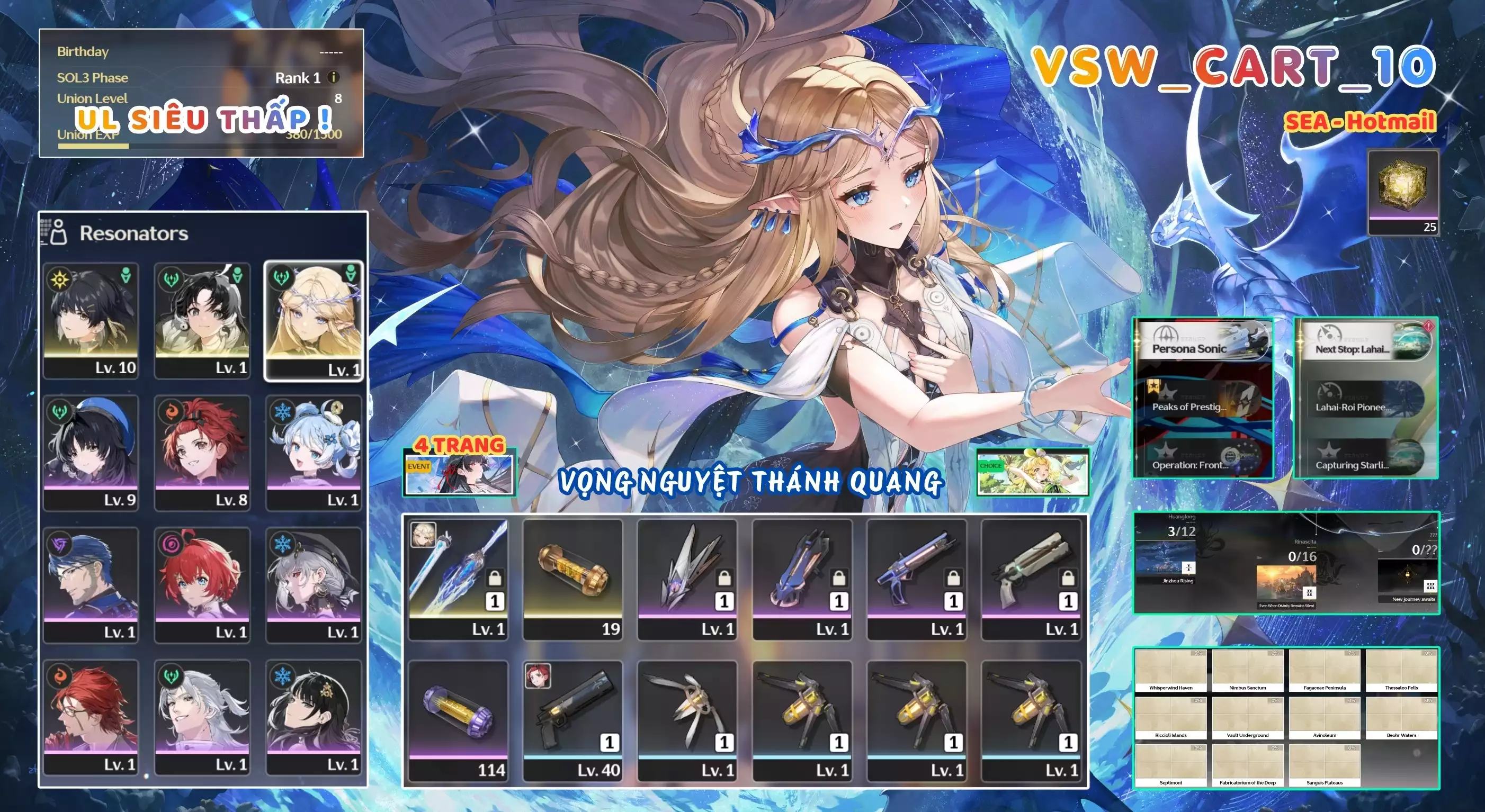Select the snowflake element icon on the blue-haired resonator
This screenshot has height=812, width=1485.
click(x=282, y=412)
